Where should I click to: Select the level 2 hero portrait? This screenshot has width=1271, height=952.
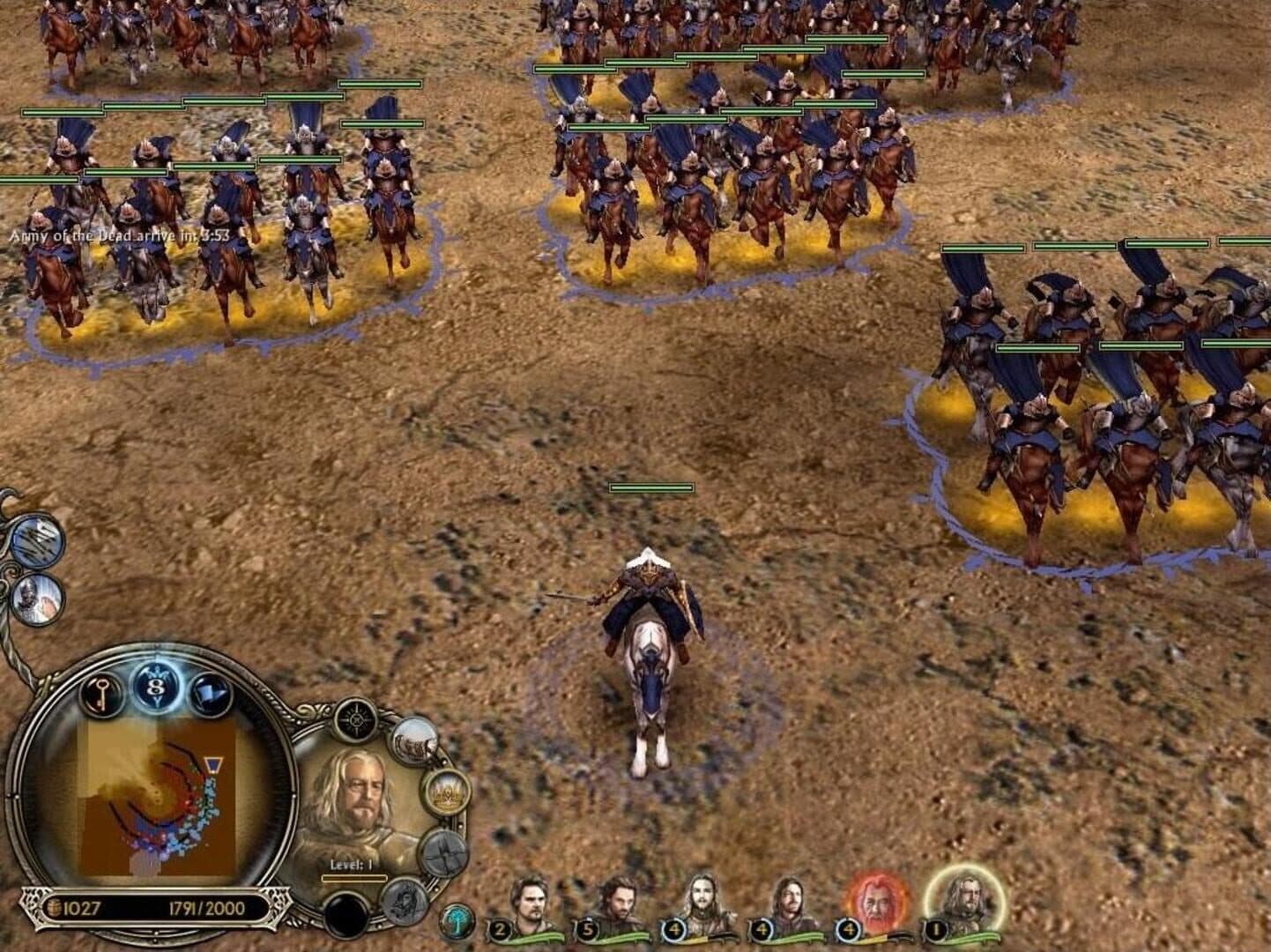529,906
